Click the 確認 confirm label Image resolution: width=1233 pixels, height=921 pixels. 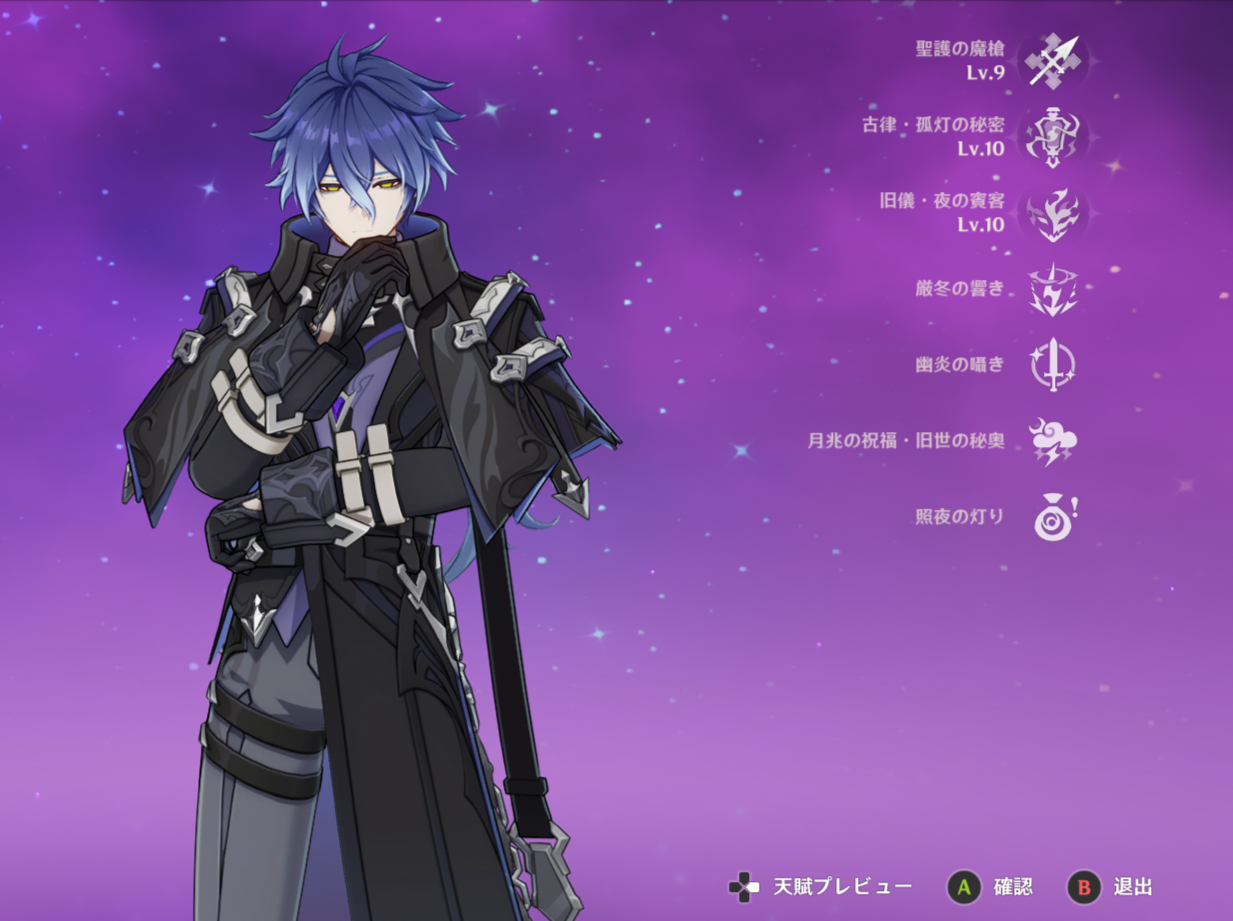[1012, 887]
